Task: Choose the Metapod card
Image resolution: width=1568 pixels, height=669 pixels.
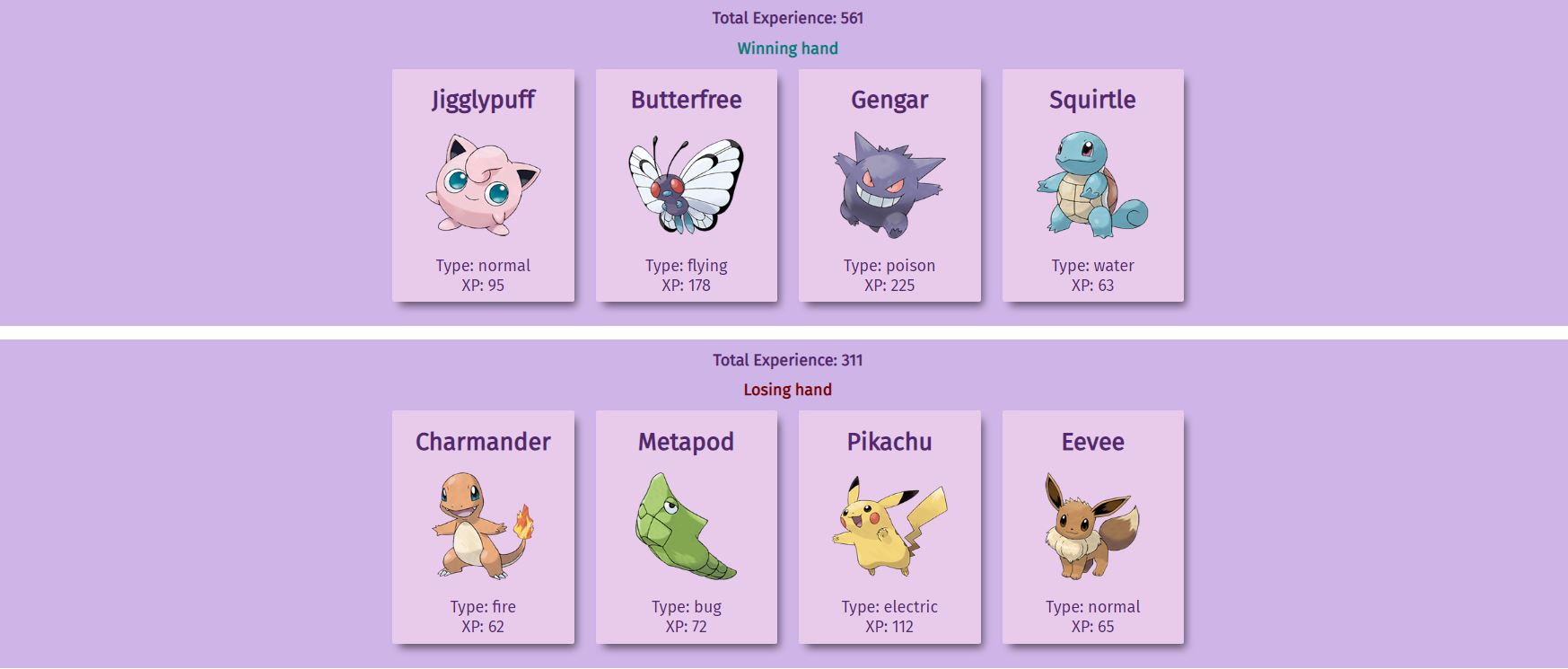Action: pos(686,527)
